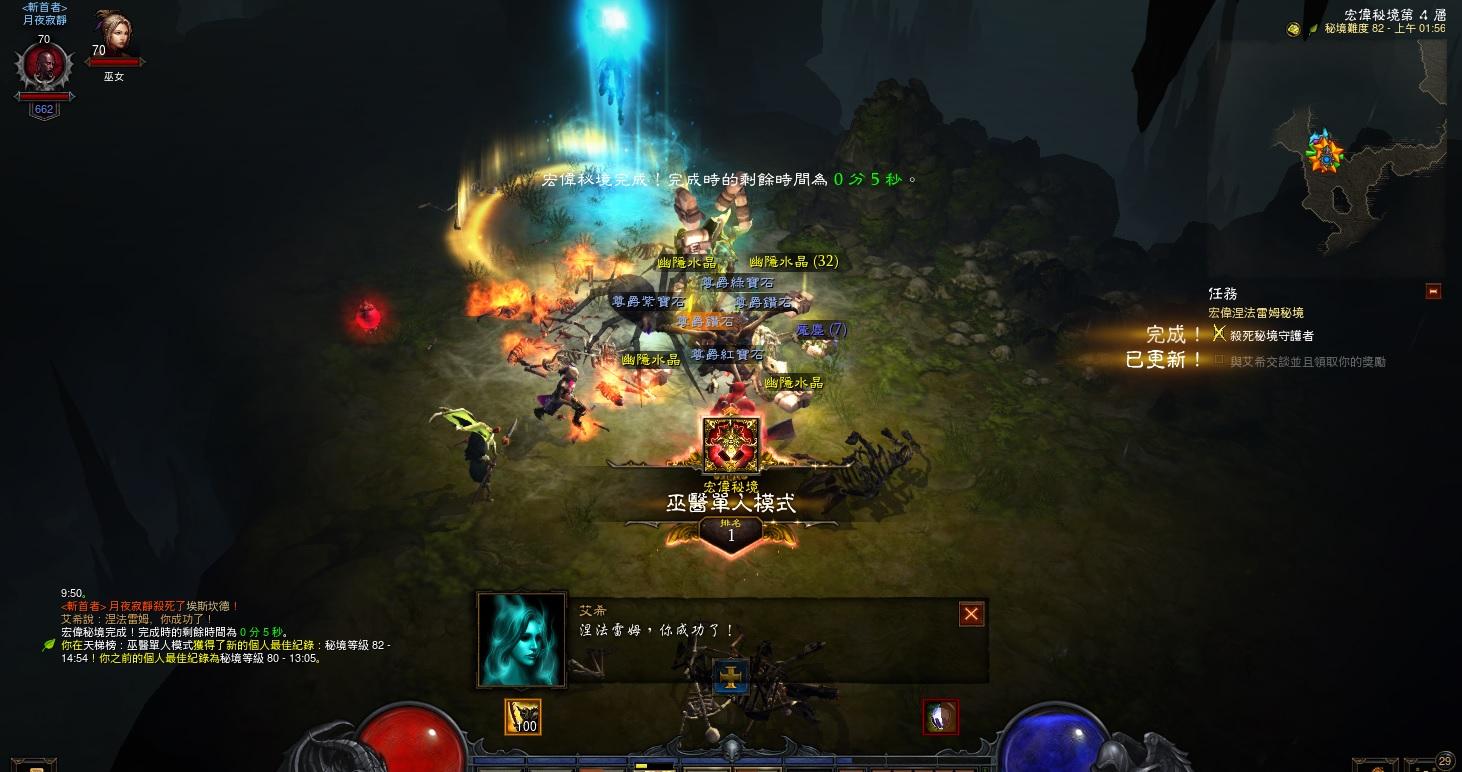Open the social button showing 29
The height and width of the screenshot is (772, 1462).
click(1444, 762)
